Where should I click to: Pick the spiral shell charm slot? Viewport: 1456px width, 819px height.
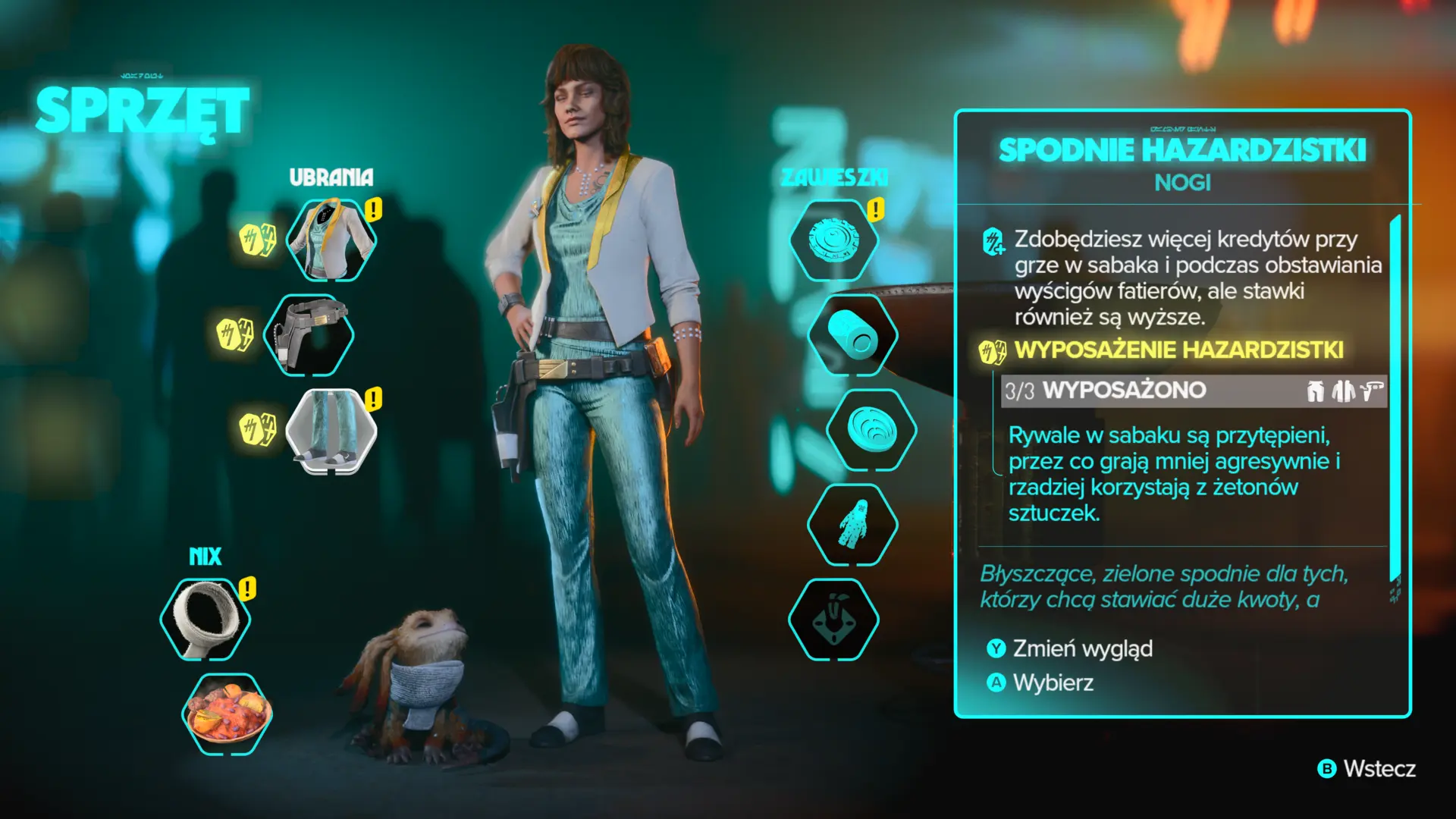(871, 430)
